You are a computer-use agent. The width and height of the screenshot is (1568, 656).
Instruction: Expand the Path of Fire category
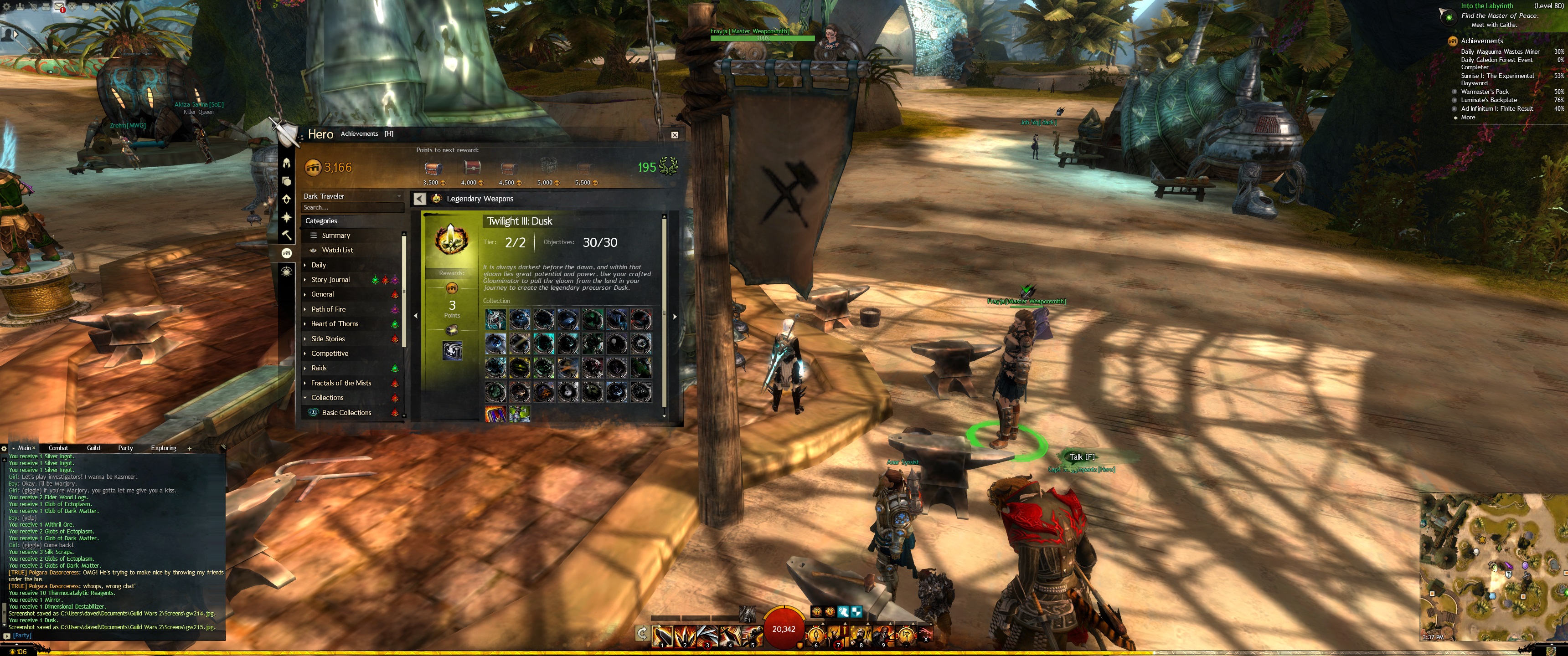[x=328, y=309]
